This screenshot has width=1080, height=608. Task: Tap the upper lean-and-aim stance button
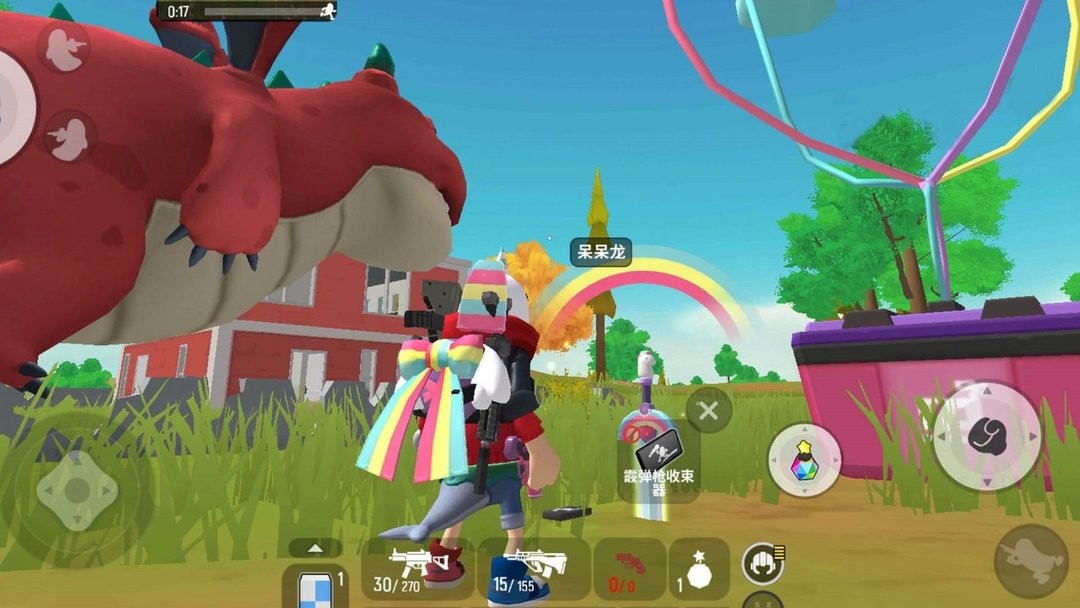pyautogui.click(x=65, y=48)
